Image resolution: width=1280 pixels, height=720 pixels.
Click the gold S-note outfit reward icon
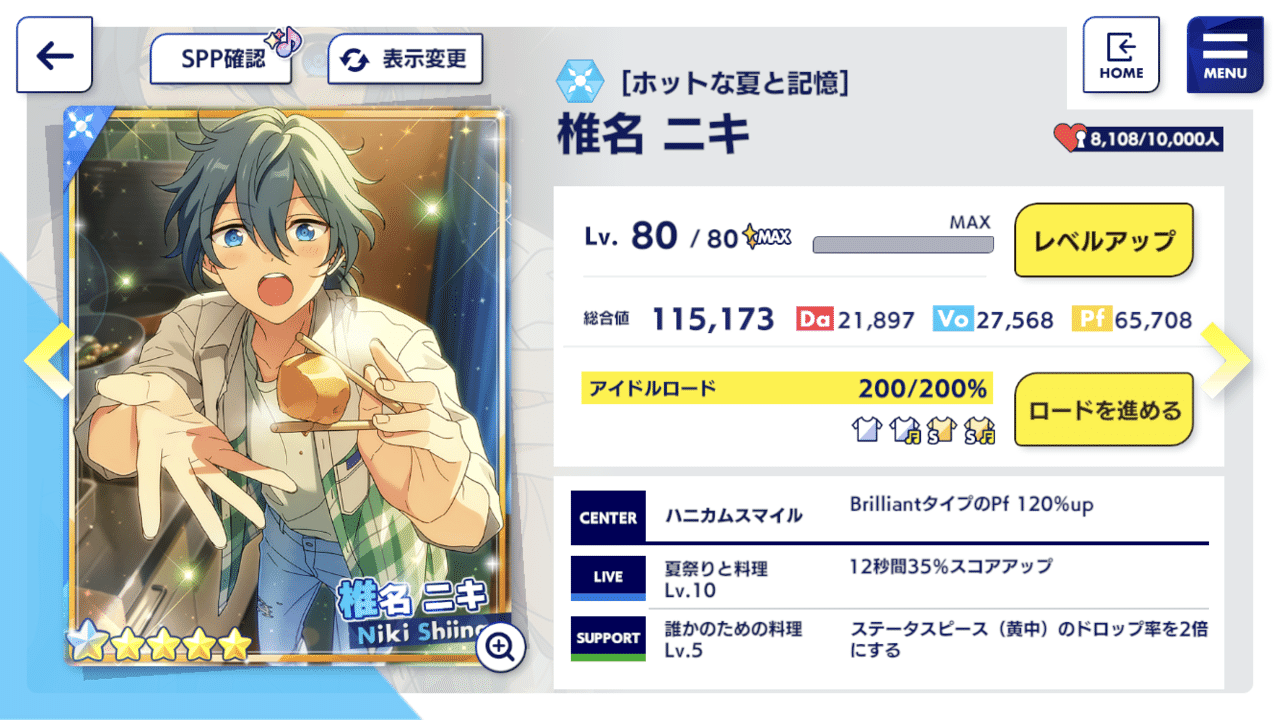981,429
